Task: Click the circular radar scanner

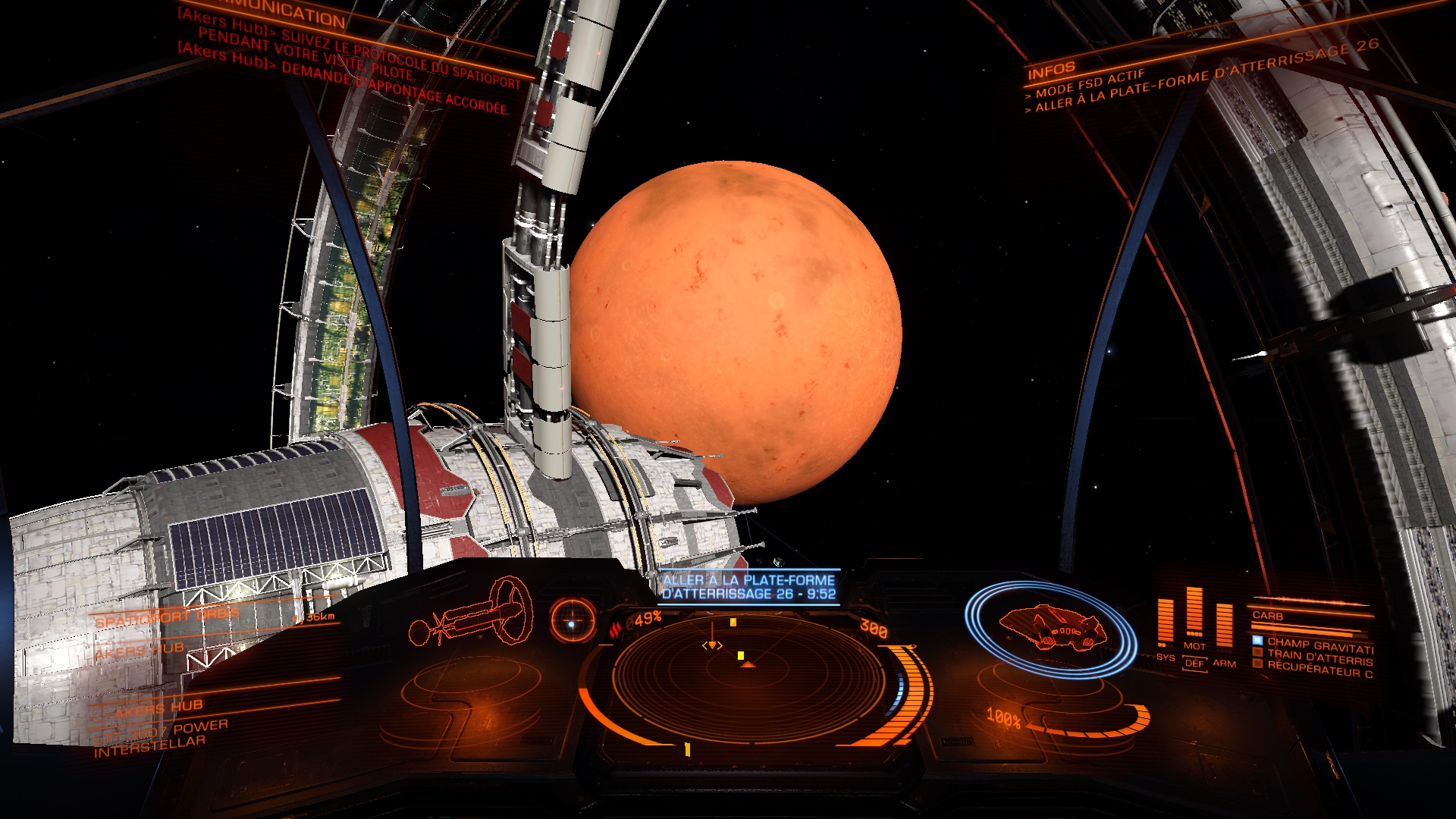Action: point(748,678)
